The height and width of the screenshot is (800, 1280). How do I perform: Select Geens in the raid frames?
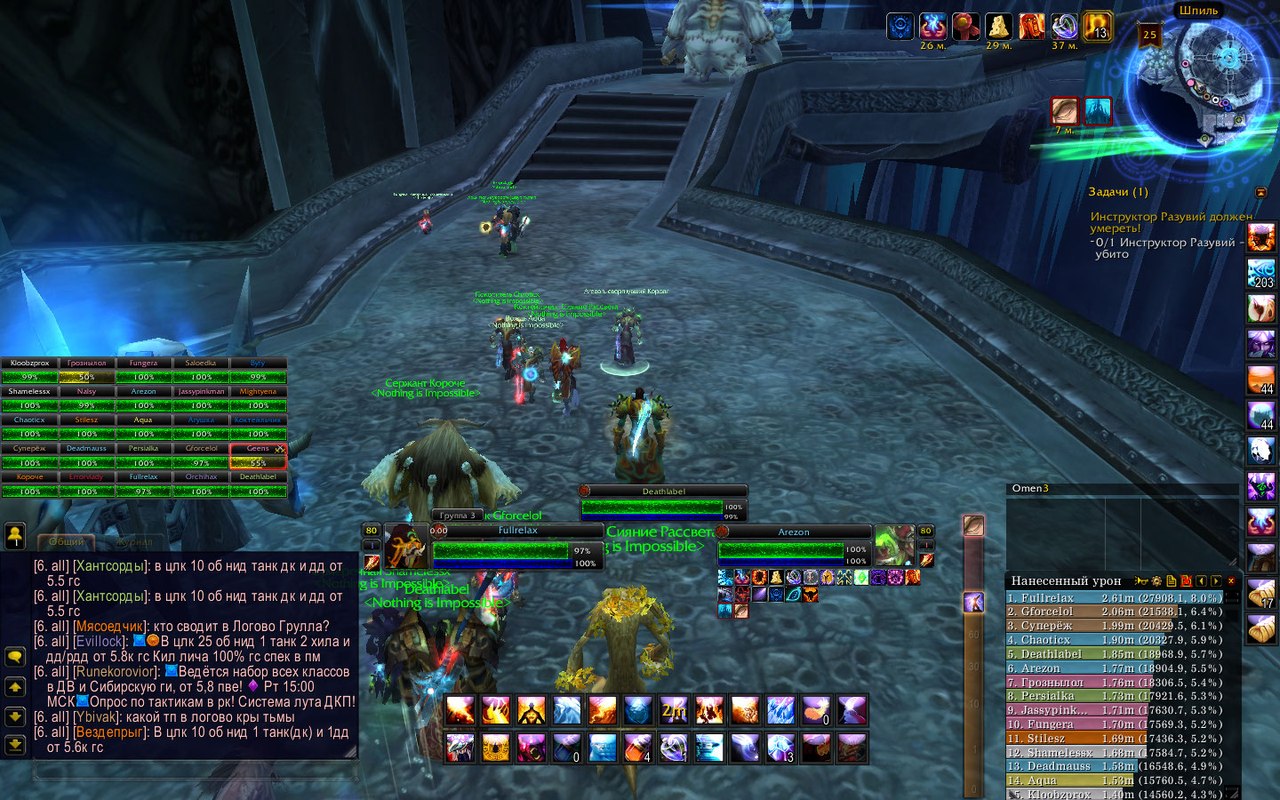pos(258,457)
